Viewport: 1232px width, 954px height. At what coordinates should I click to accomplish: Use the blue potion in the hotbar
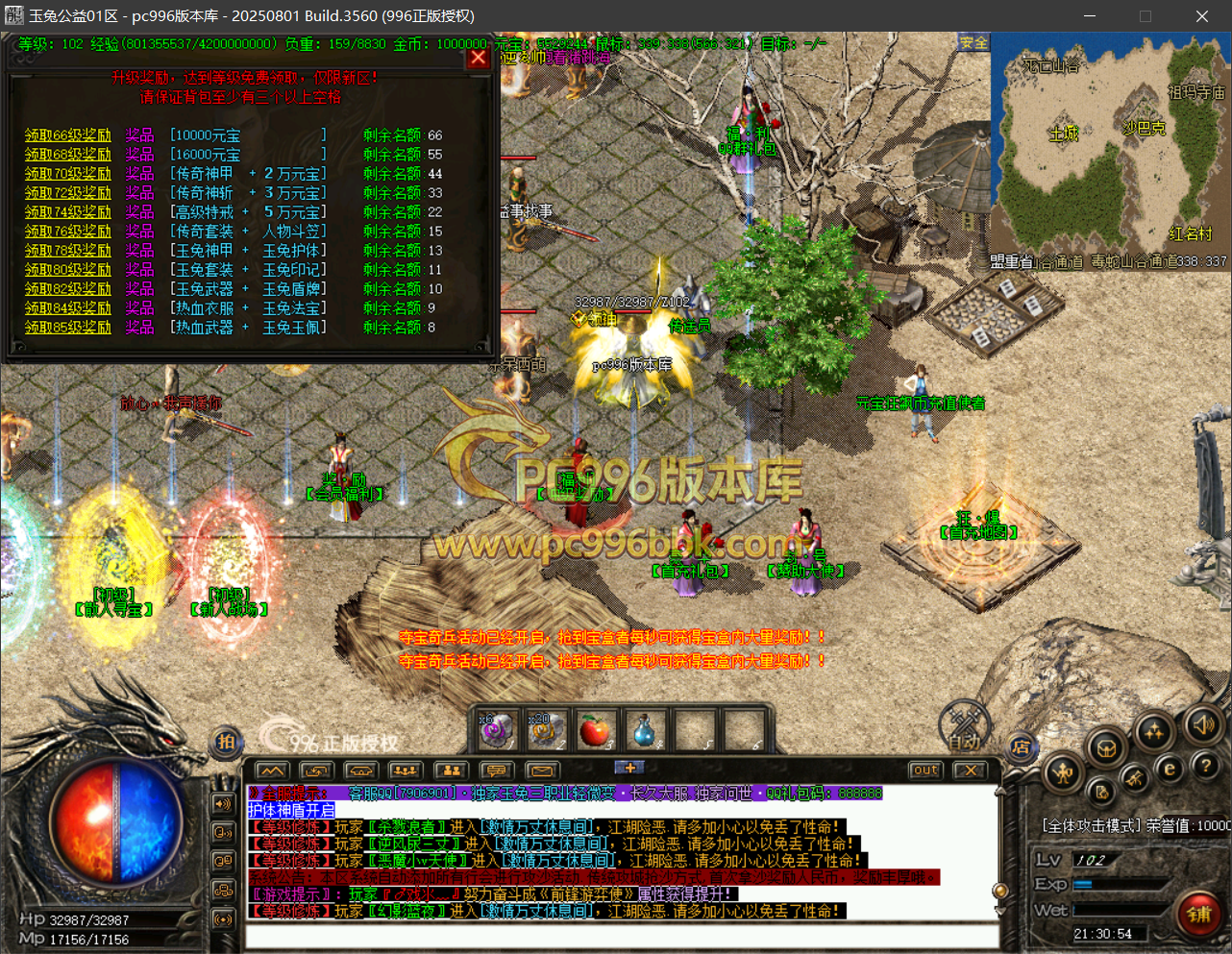click(x=645, y=731)
